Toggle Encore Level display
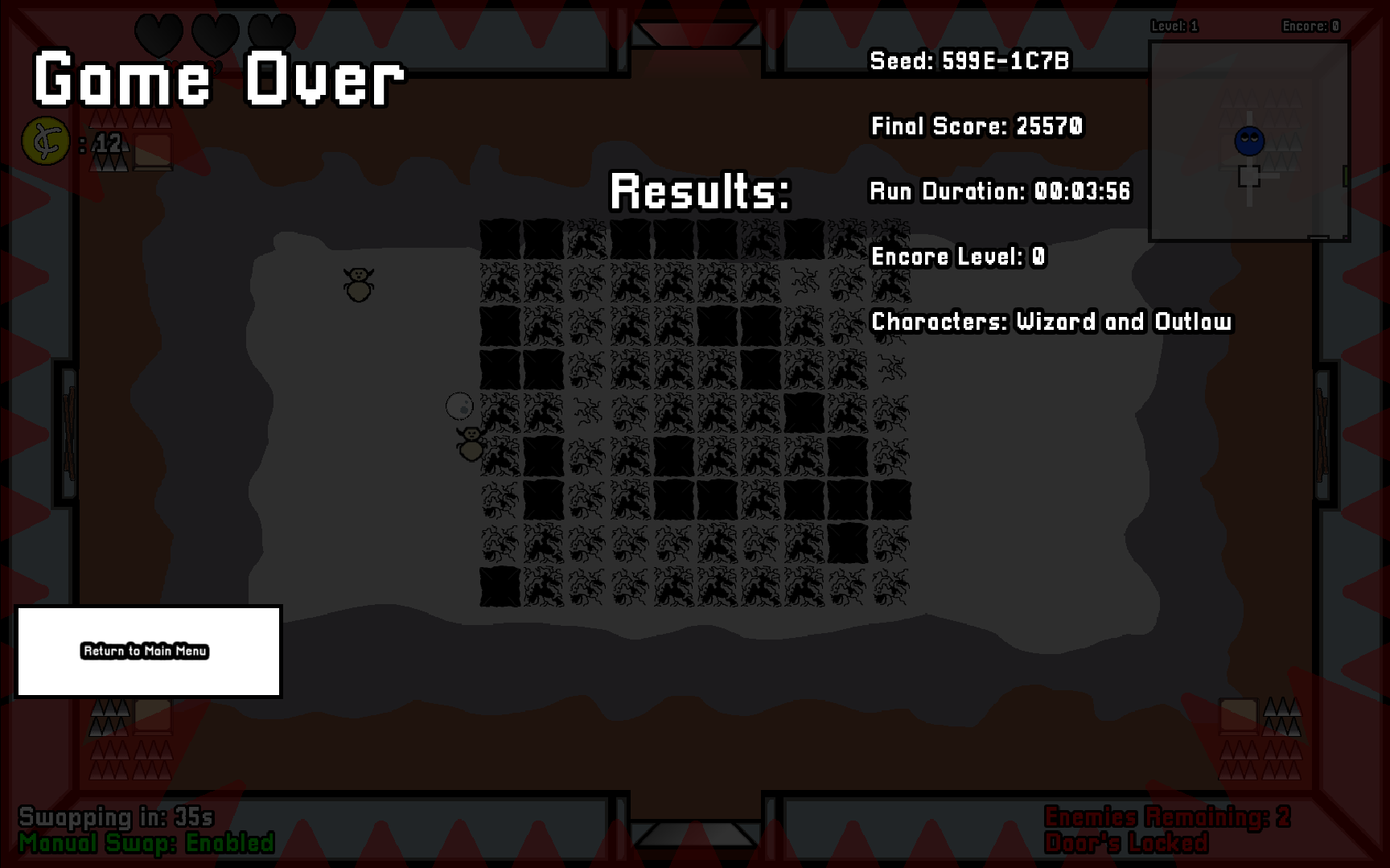The width and height of the screenshot is (1390, 868). [957, 256]
